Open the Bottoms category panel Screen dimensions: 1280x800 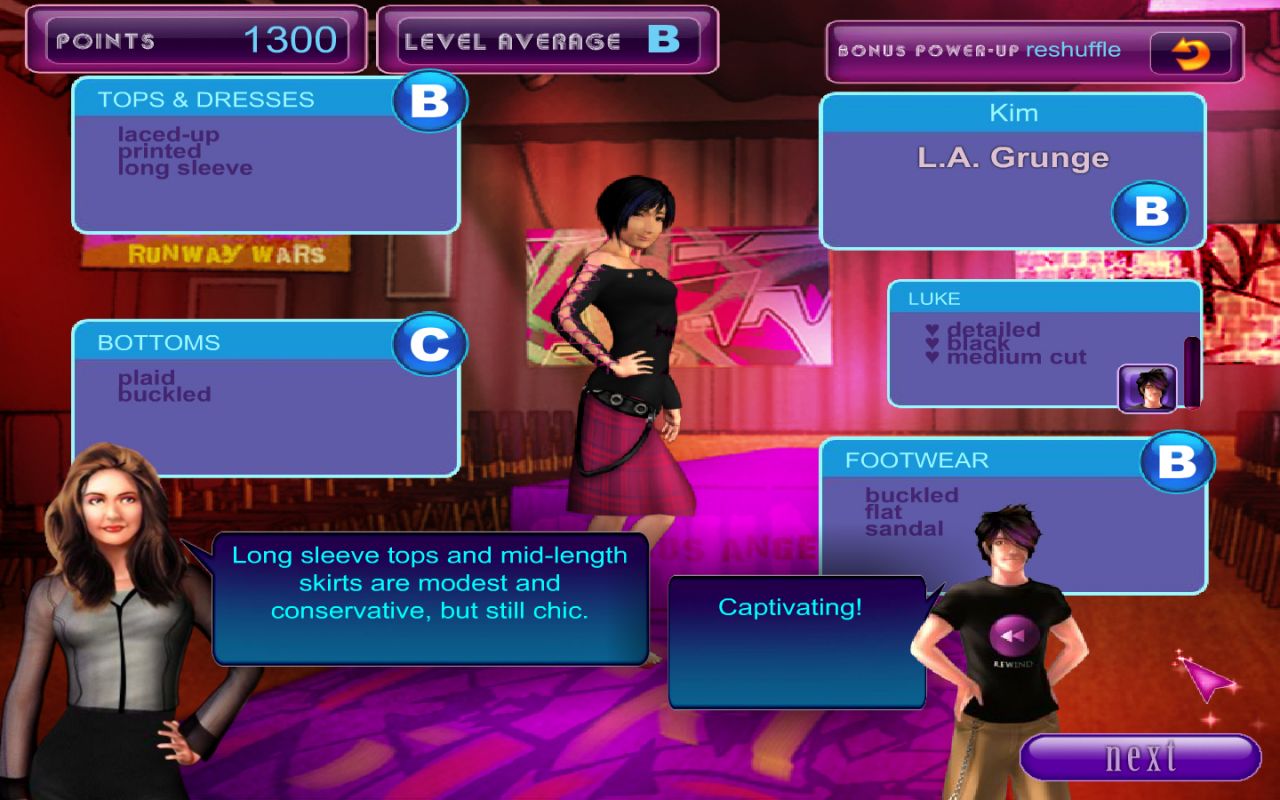[265, 398]
